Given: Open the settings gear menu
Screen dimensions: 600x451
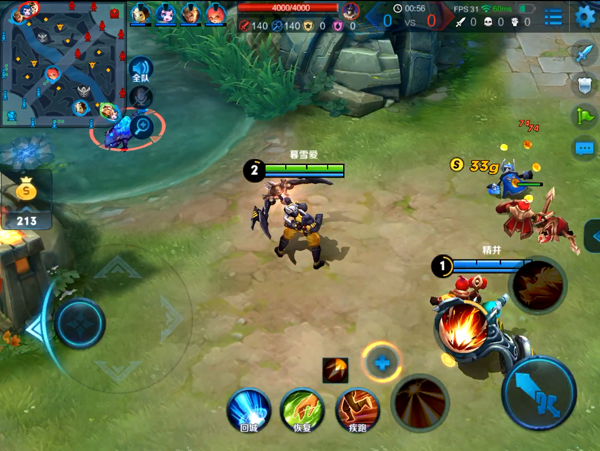Looking at the screenshot, I should click(585, 16).
